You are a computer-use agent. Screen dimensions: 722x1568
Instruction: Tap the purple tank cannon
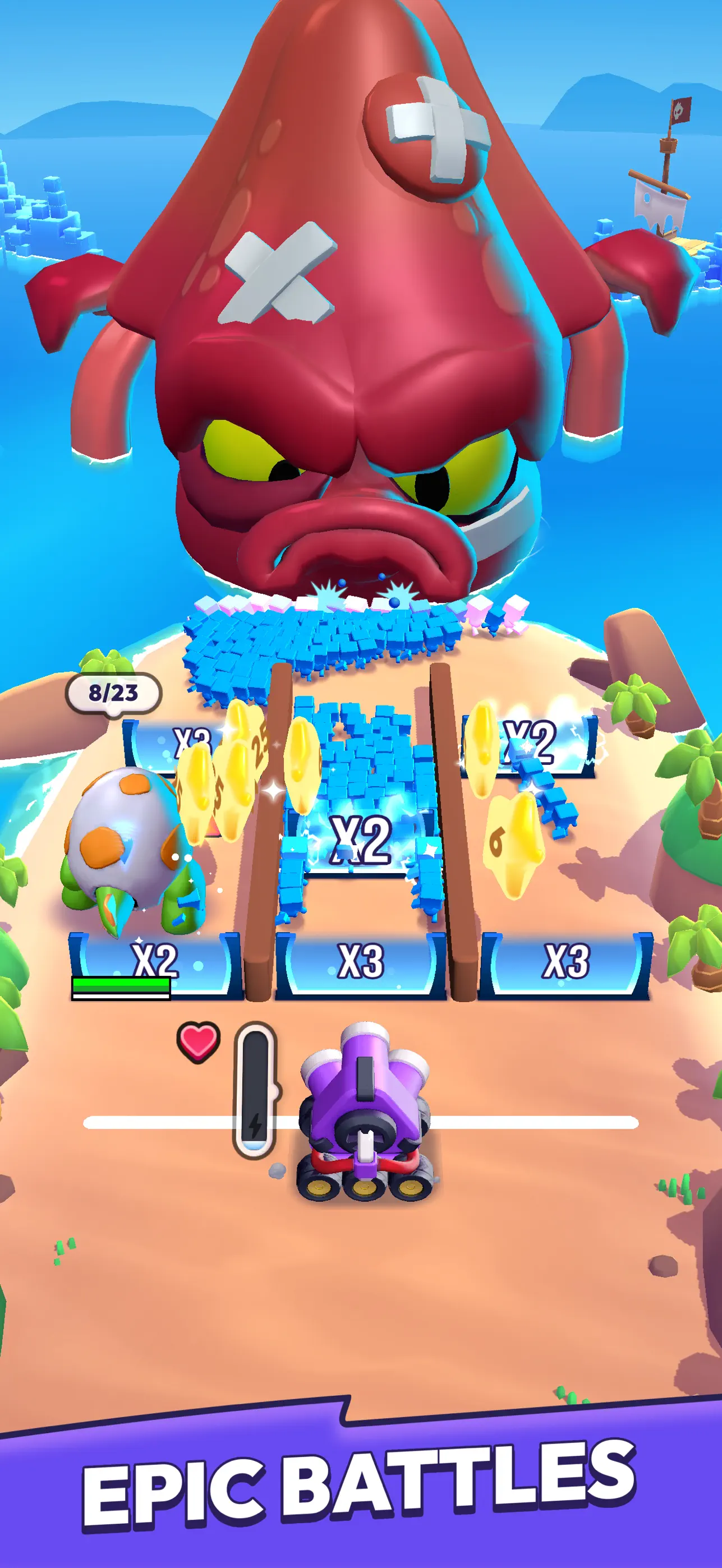[364, 1096]
